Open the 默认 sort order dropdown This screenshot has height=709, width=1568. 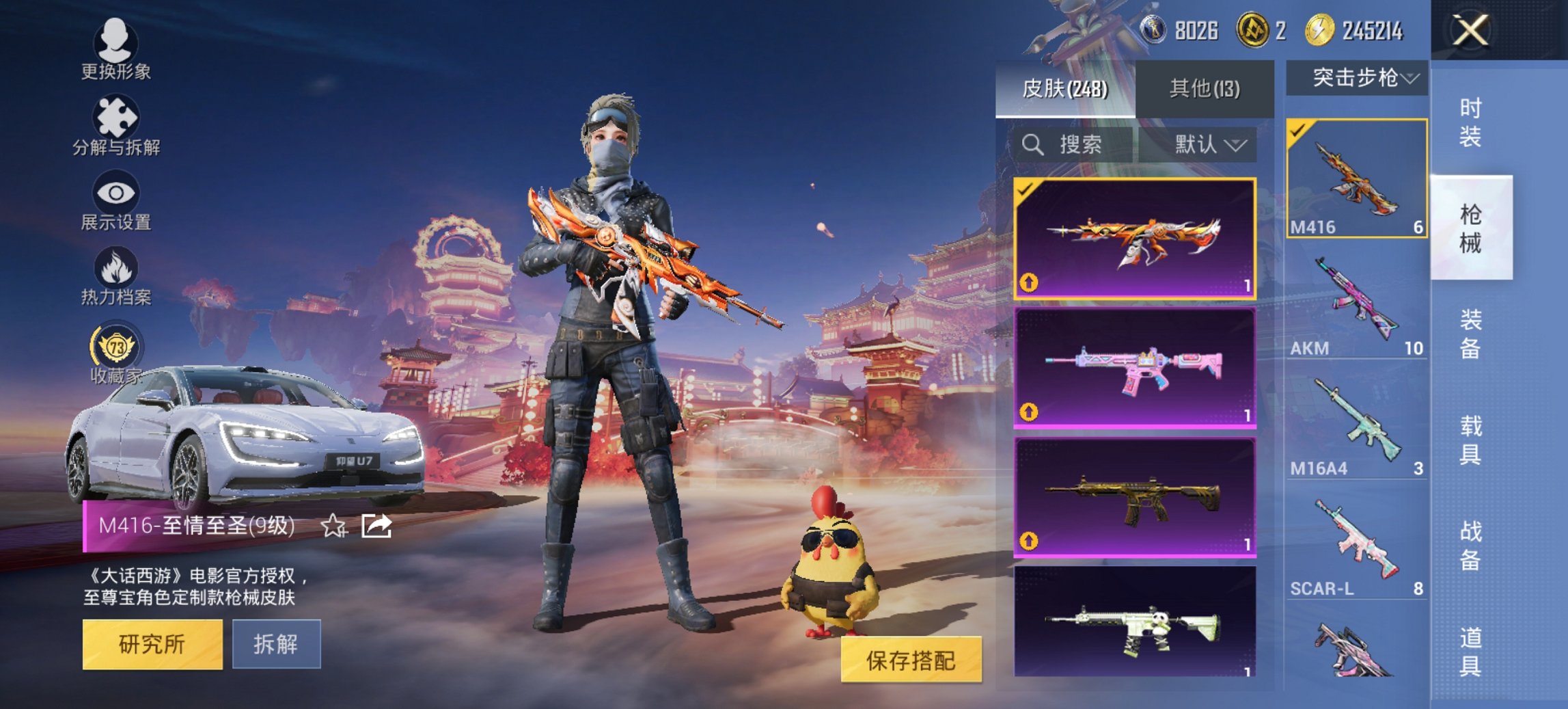coord(1208,146)
